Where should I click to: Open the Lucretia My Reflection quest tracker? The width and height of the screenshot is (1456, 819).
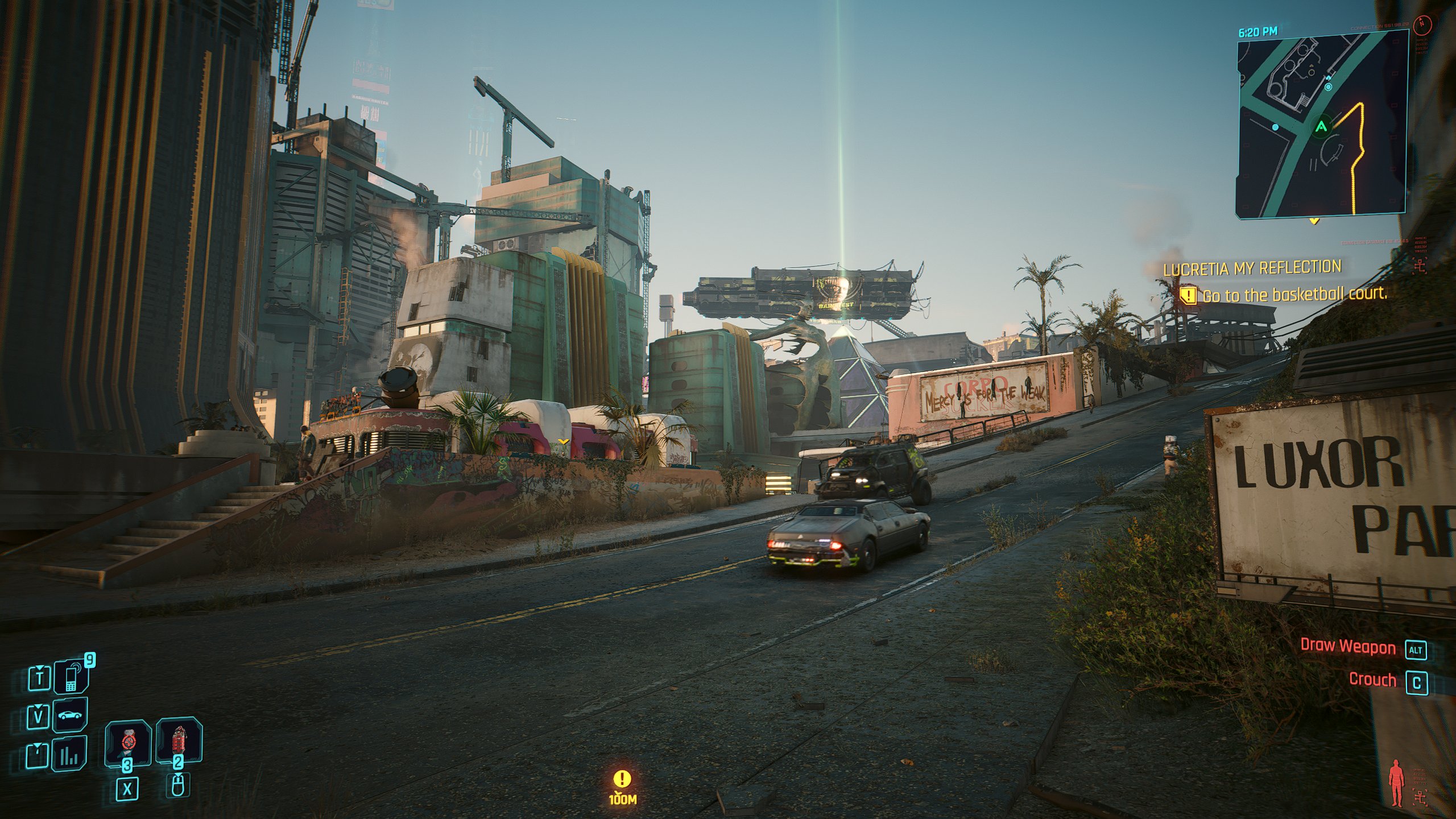click(1252, 268)
